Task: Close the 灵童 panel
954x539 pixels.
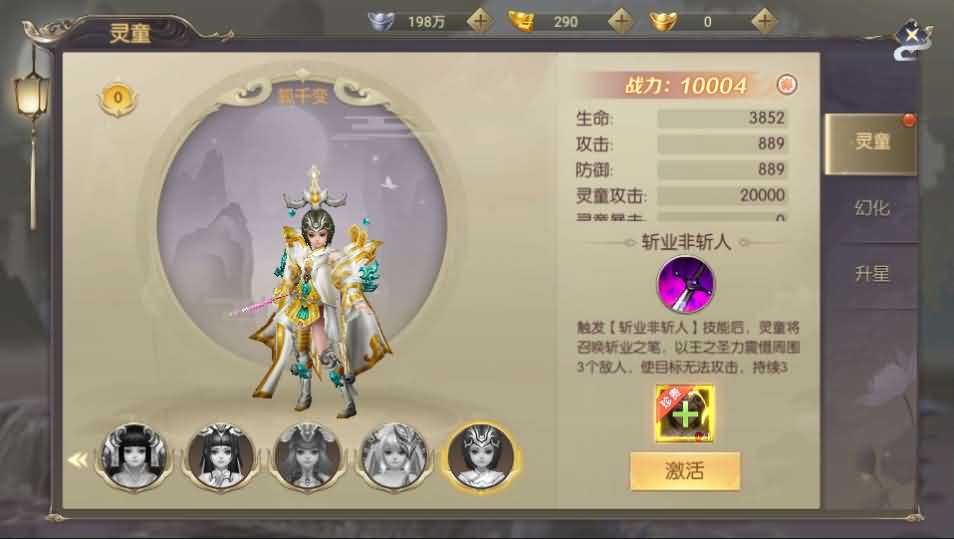Action: (912, 39)
